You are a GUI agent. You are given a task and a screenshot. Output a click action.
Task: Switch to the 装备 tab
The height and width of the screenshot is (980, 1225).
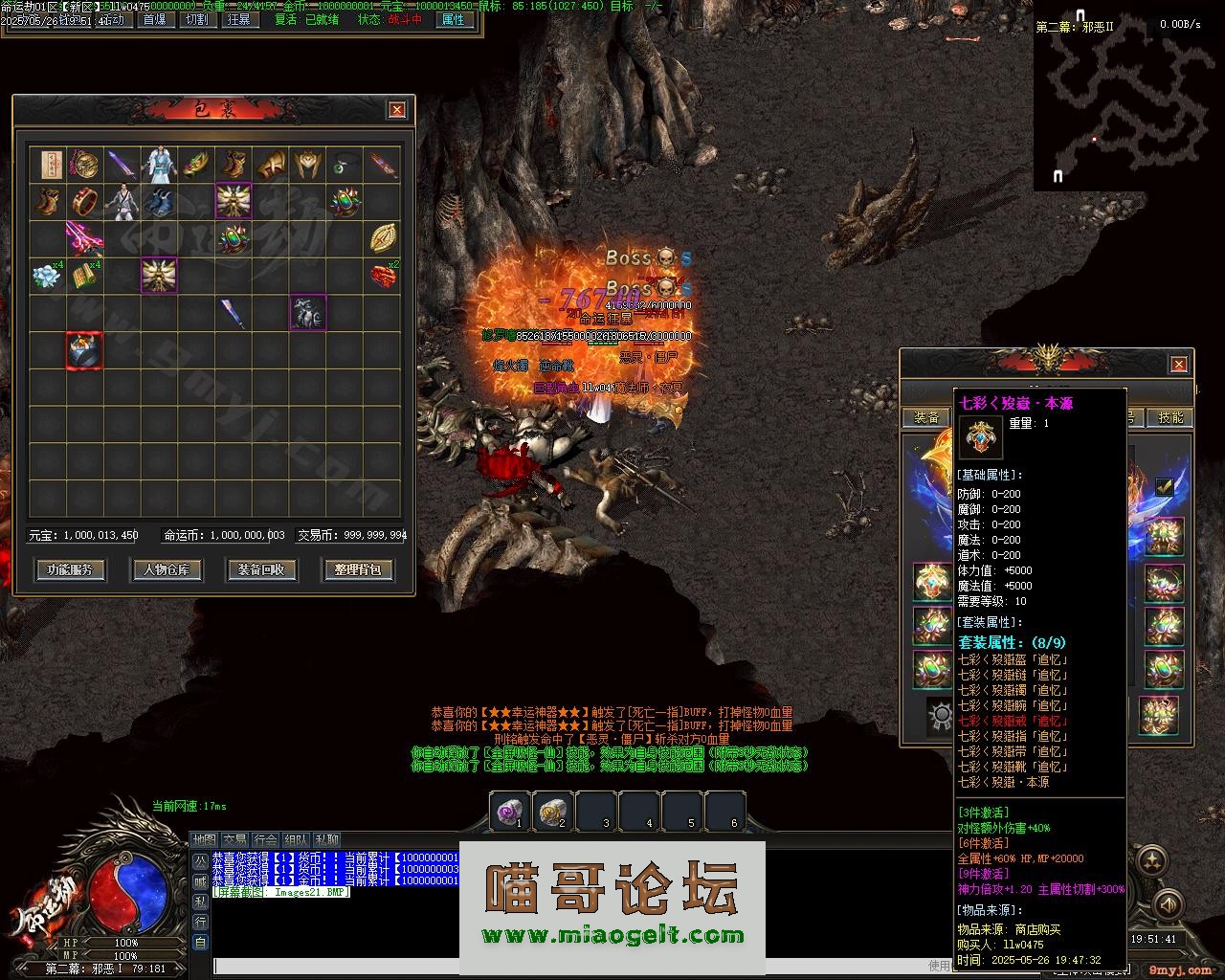tap(925, 417)
